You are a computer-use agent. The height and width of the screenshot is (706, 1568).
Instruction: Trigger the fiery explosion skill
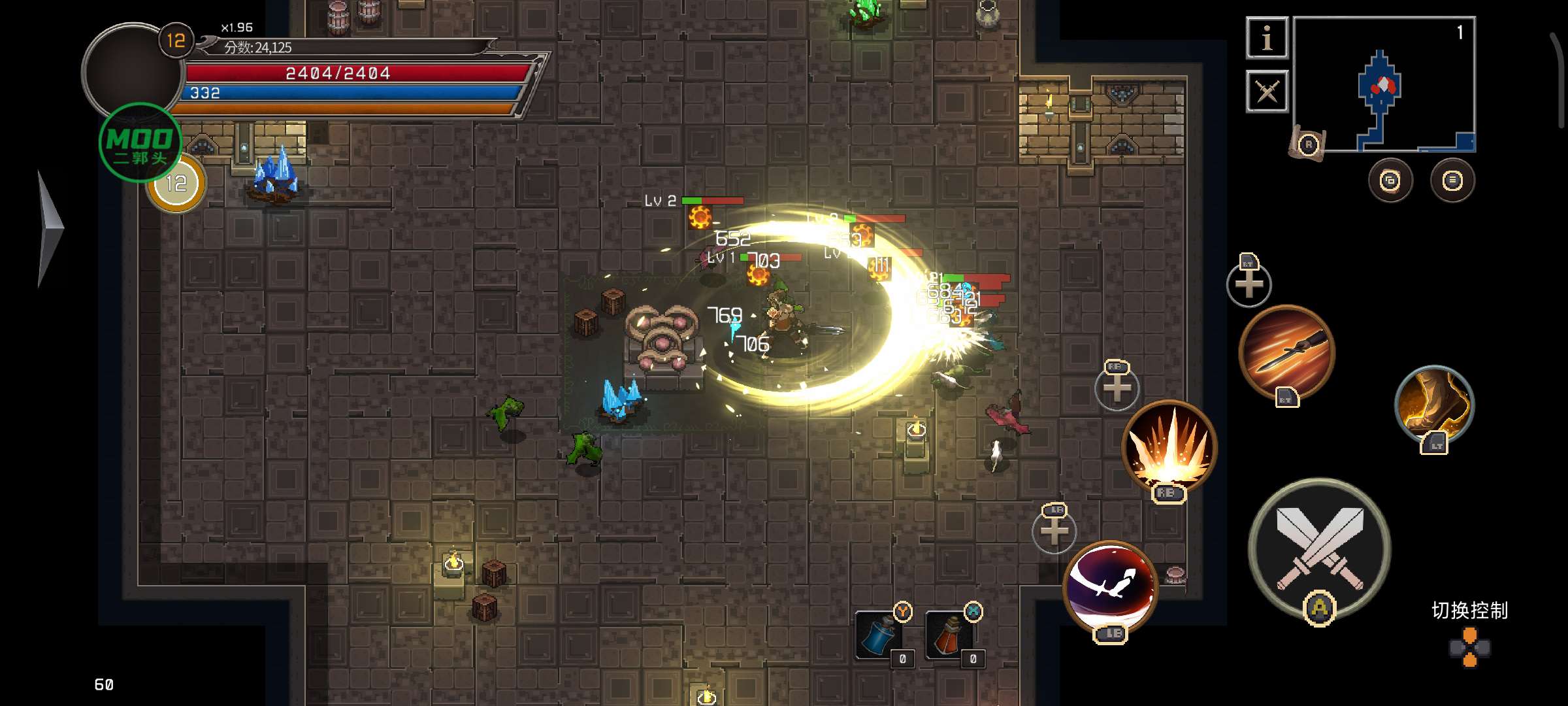coord(1169,446)
